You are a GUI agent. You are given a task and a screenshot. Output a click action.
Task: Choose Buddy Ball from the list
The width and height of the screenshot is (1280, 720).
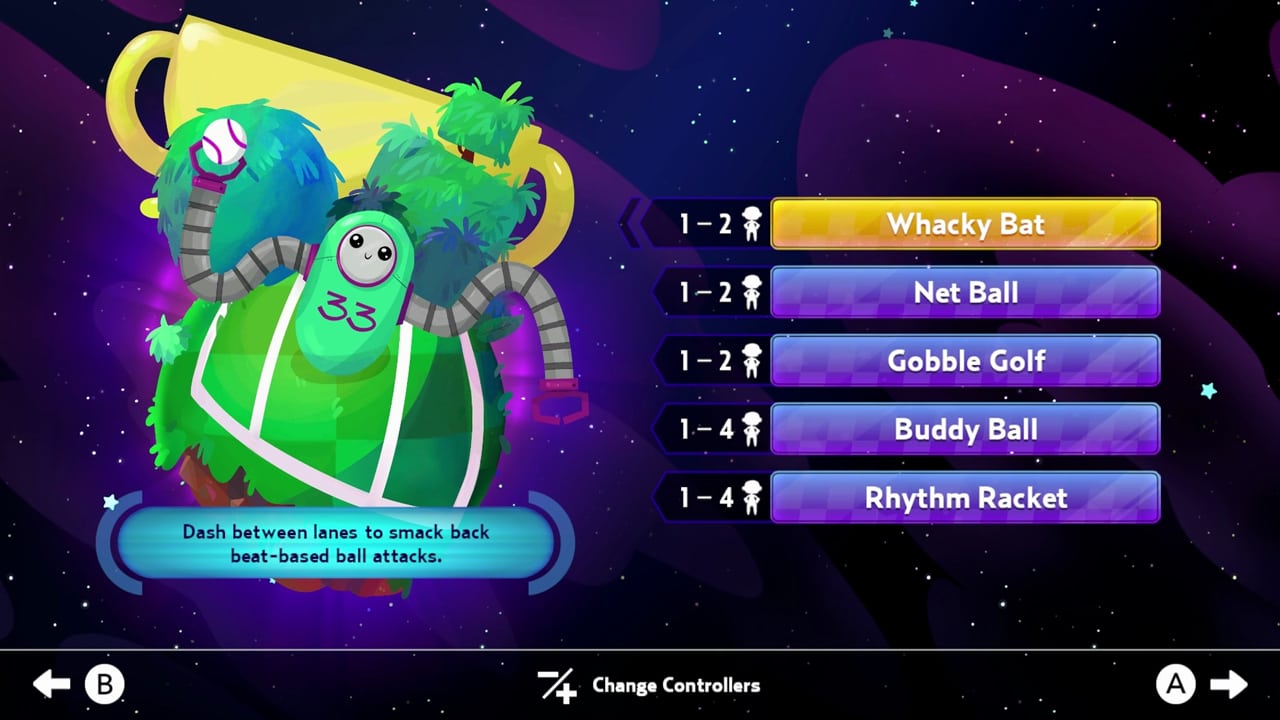point(965,429)
